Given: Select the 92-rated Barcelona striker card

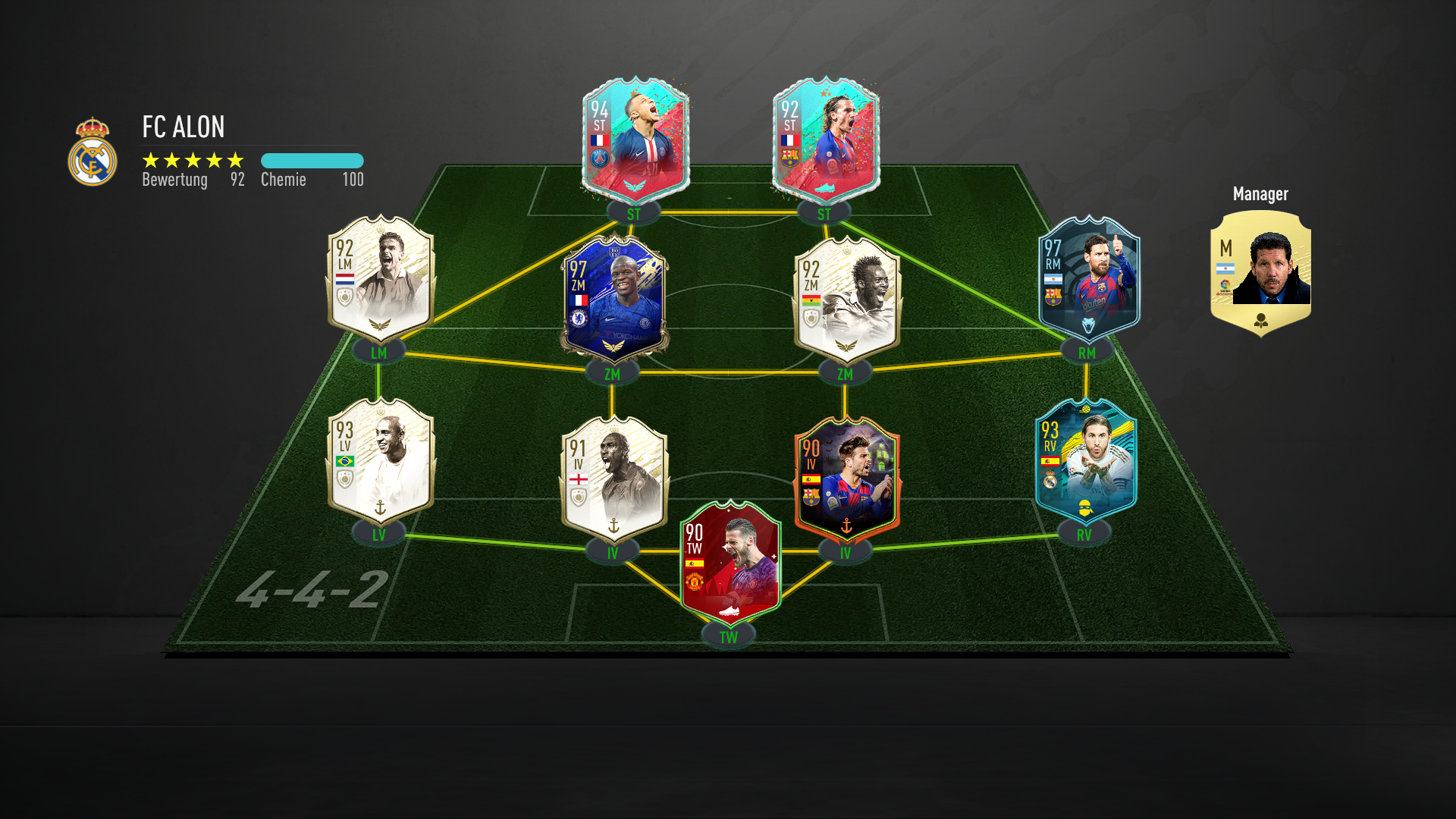Looking at the screenshot, I should [826, 140].
